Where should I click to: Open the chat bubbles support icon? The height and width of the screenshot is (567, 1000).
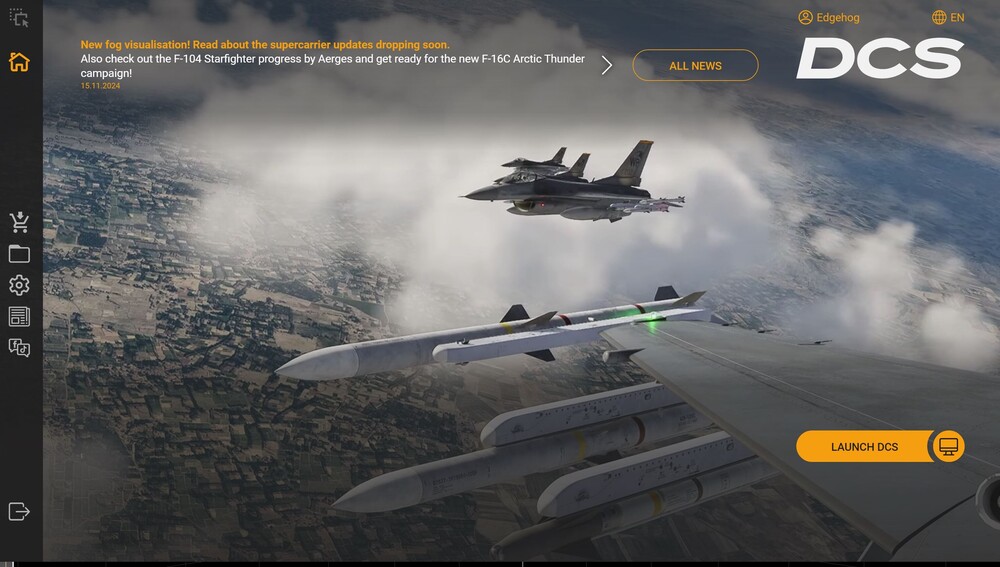[19, 348]
